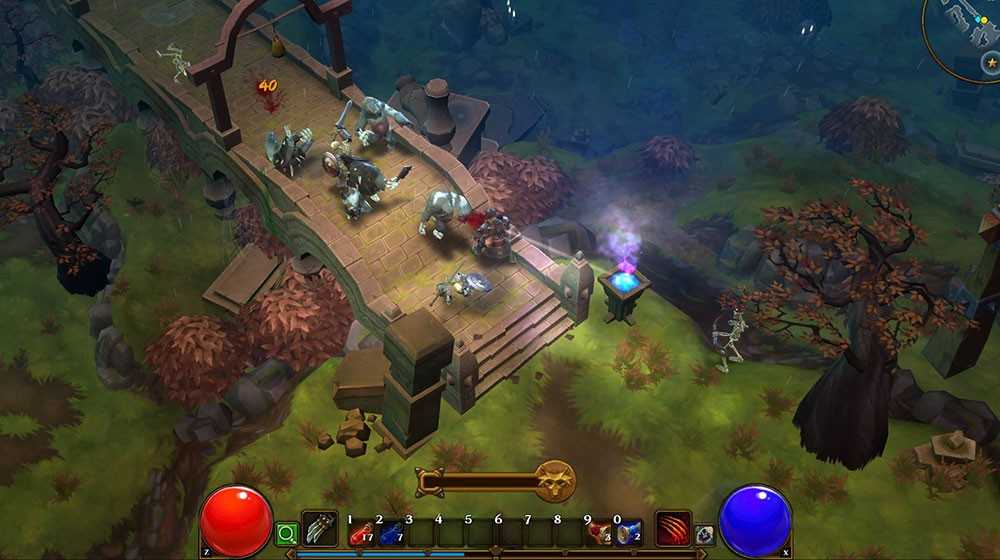The image size is (1000, 560).
Task: Select the small skill icon beside the mana orb
Action: point(704,535)
